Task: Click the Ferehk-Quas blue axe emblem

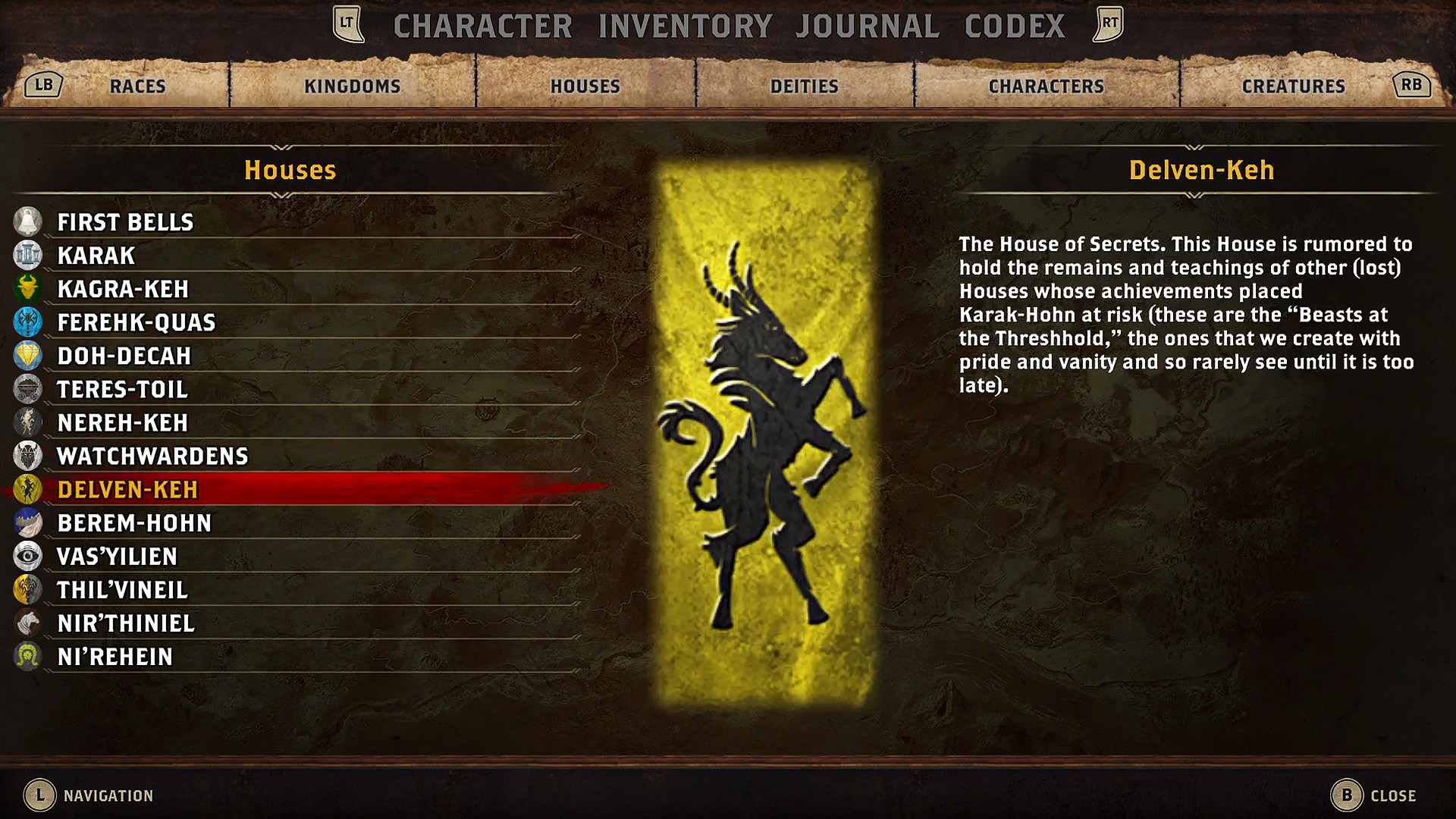Action: click(28, 322)
